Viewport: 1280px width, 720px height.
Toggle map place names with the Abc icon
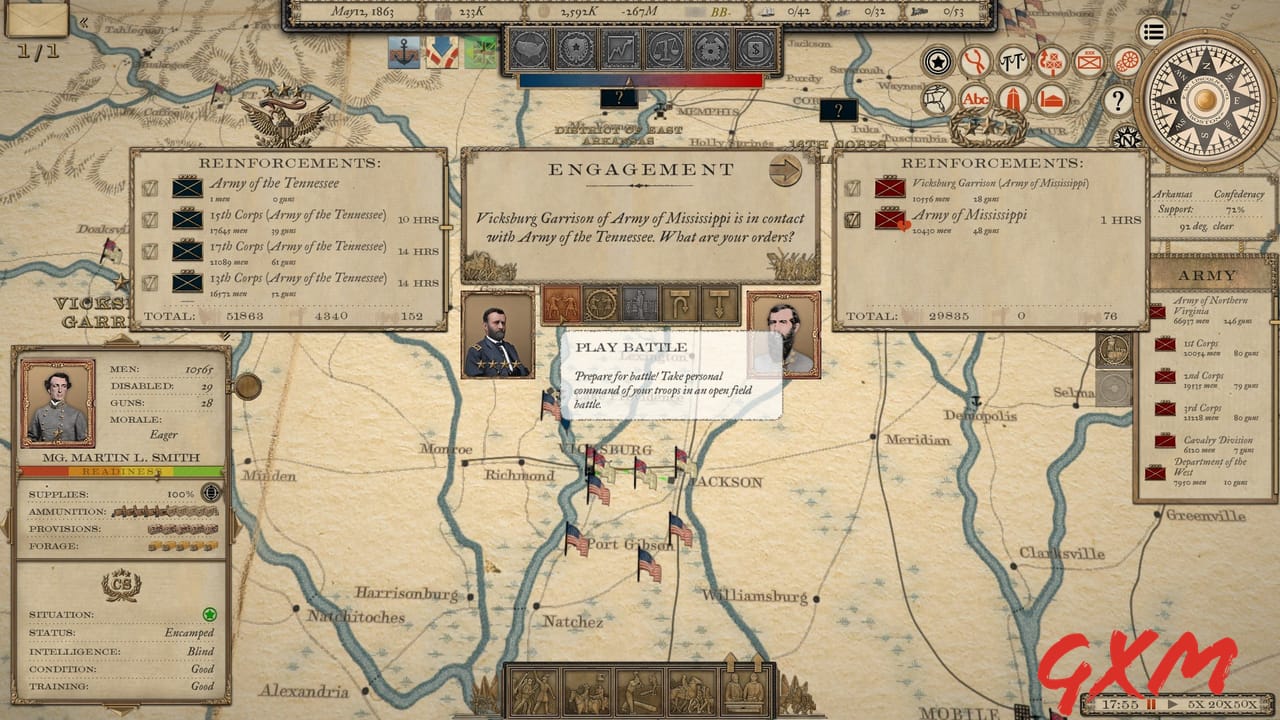pos(976,99)
